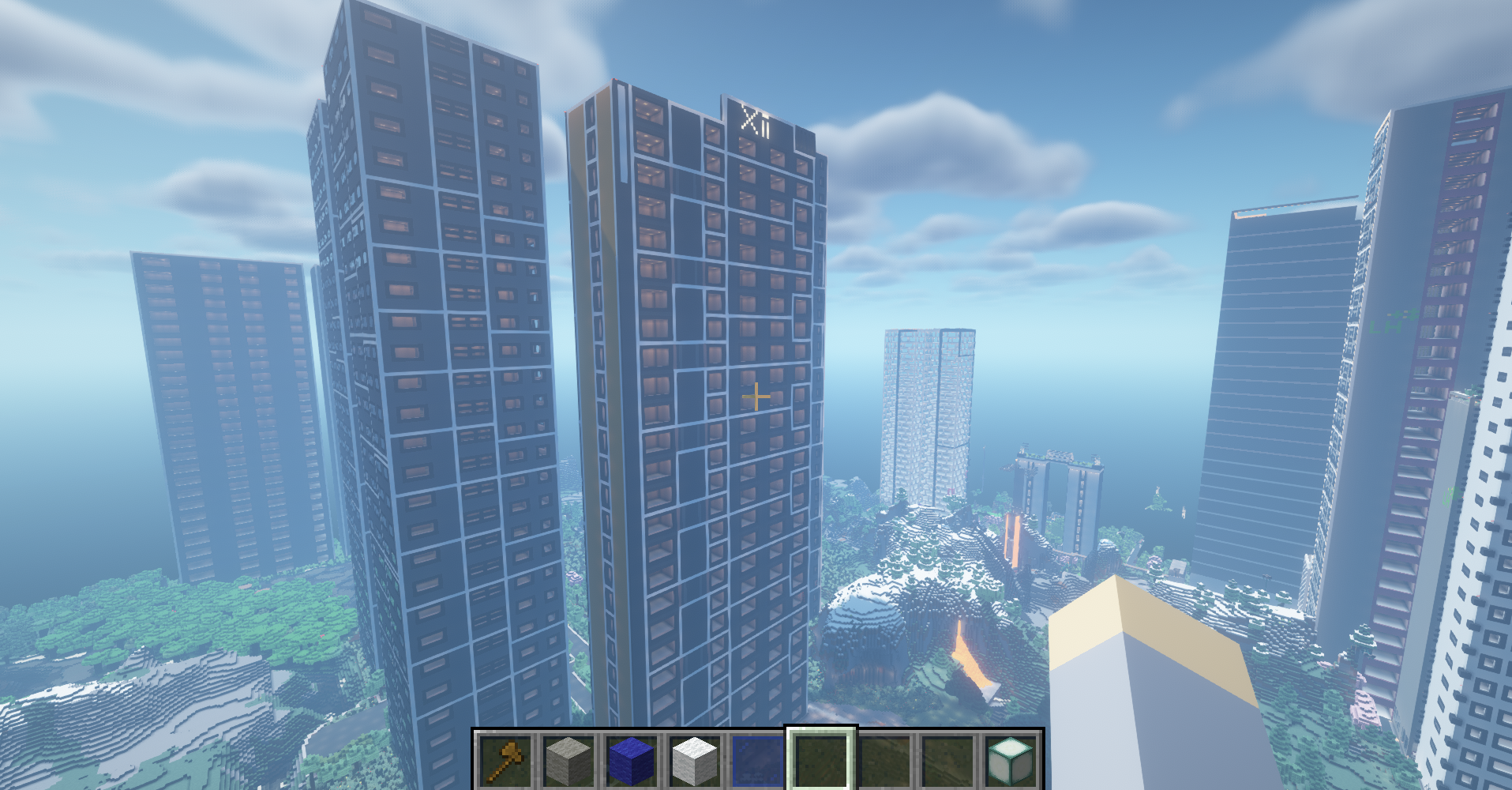The width and height of the screenshot is (1512, 790).
Task: Select the dark blue block slot
Action: pyautogui.click(x=632, y=760)
